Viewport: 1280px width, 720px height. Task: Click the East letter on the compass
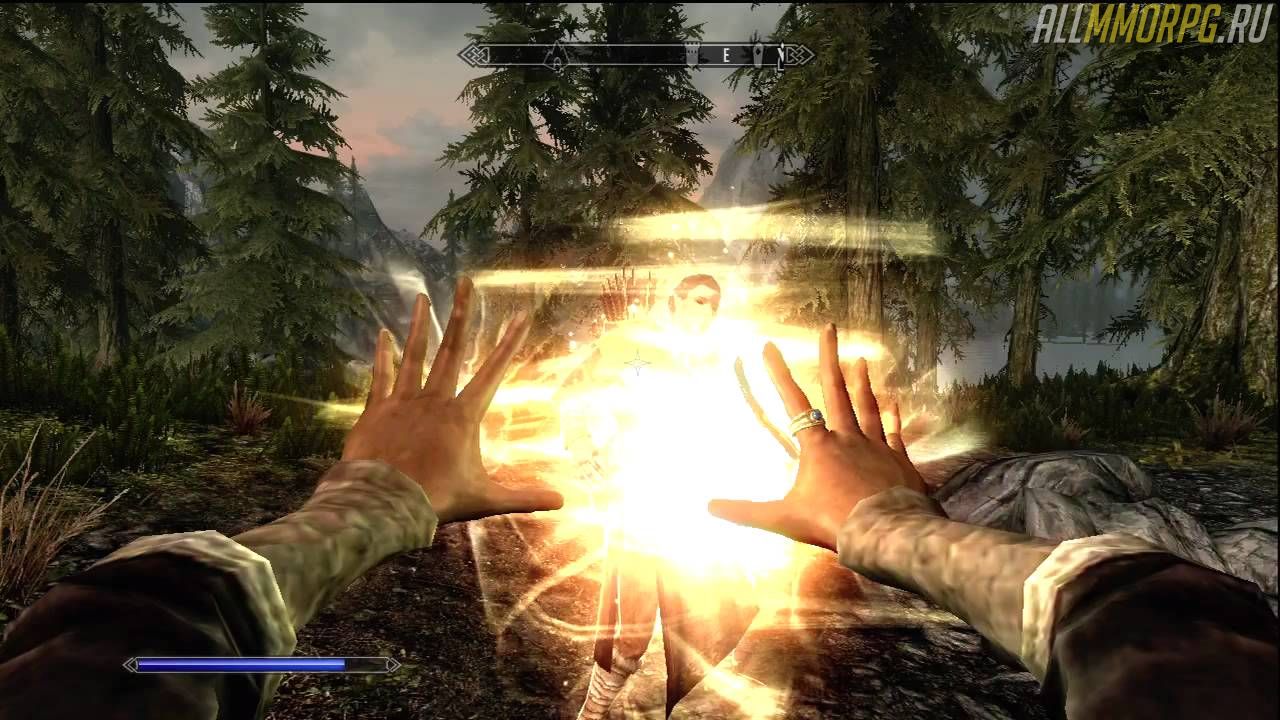pos(727,56)
